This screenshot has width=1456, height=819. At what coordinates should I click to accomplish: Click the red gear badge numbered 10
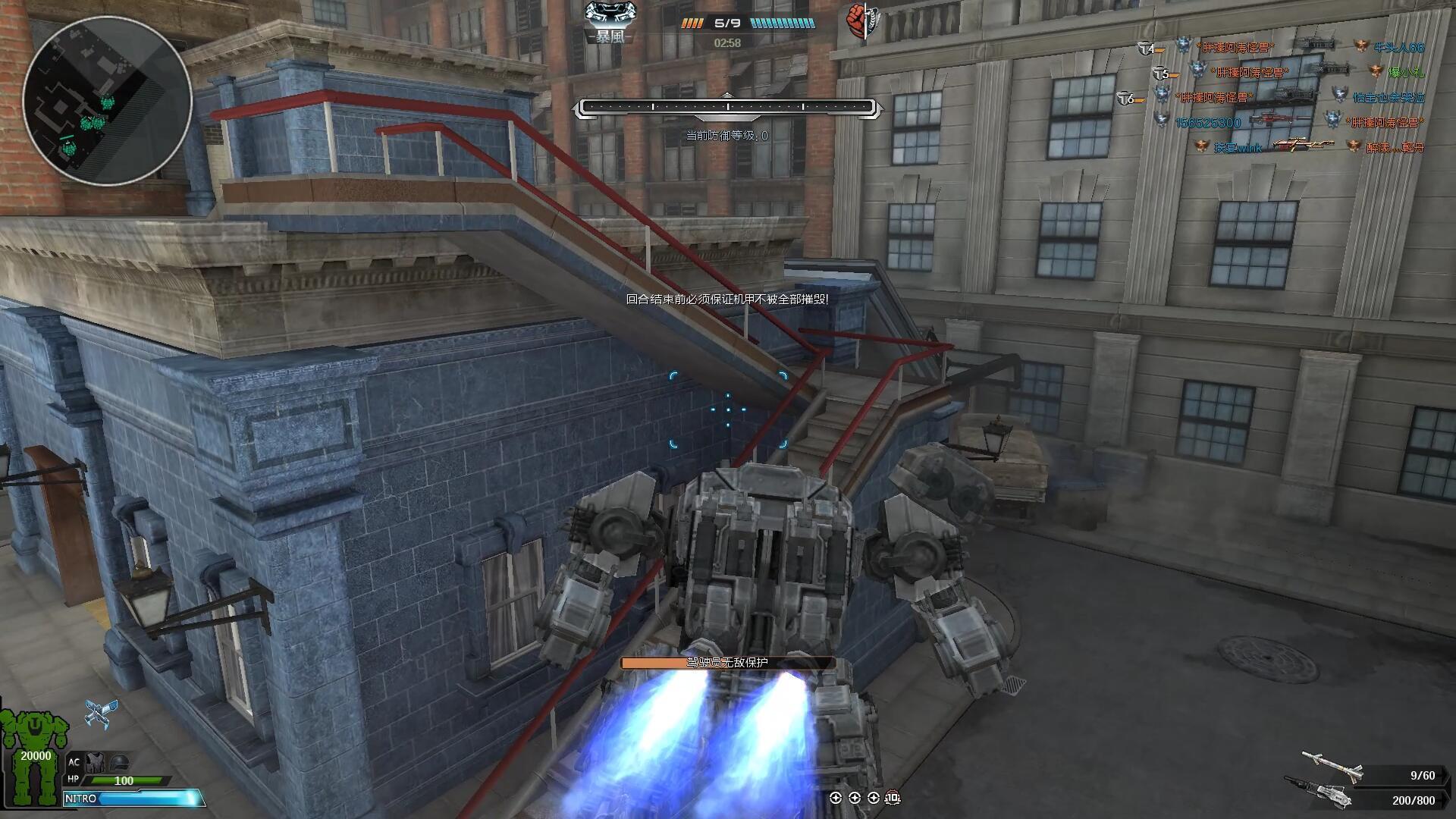click(893, 797)
